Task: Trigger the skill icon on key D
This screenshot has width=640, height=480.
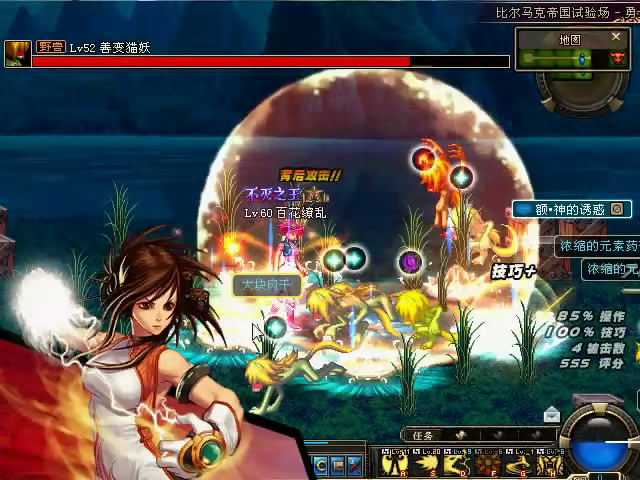Action: coord(459,463)
